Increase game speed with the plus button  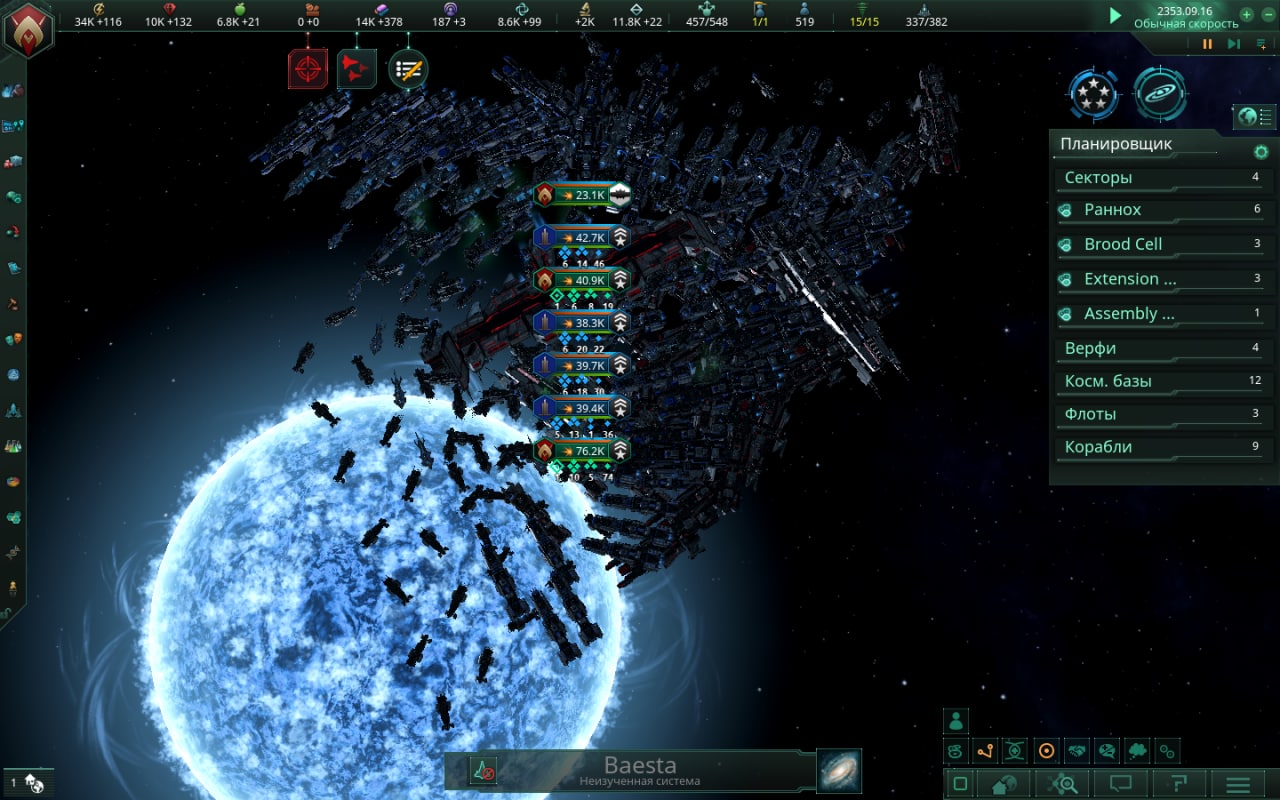tap(1246, 16)
